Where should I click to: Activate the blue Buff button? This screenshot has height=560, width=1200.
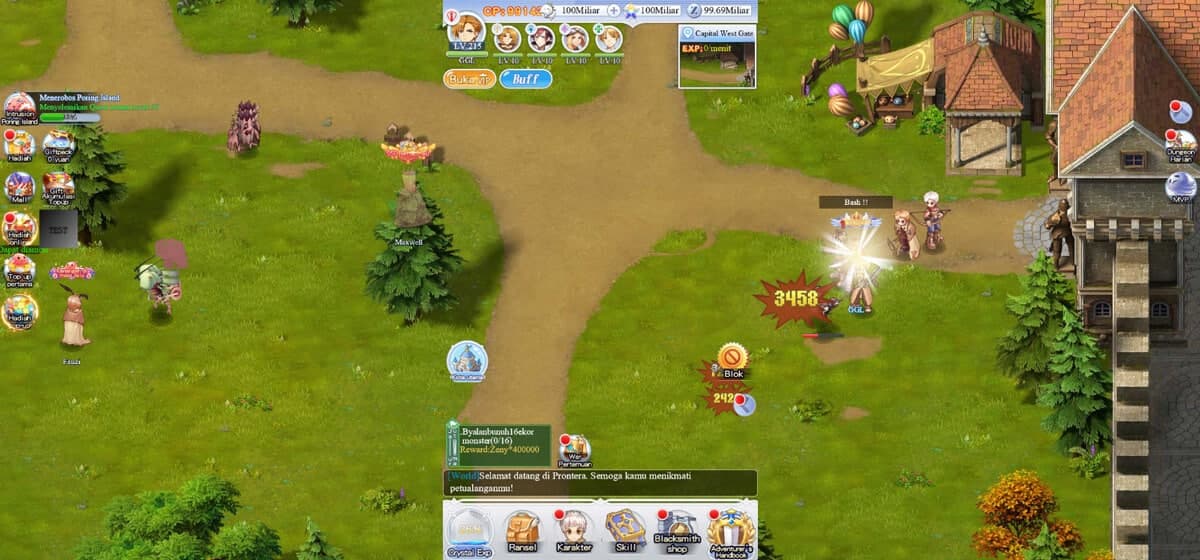525,78
